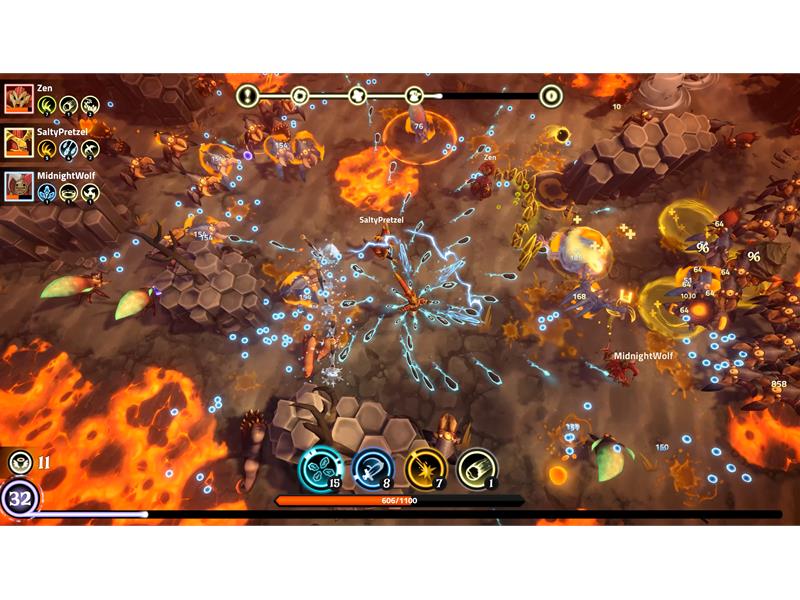
Task: Choose MidnightWolf's player portrait
Action: click(18, 186)
